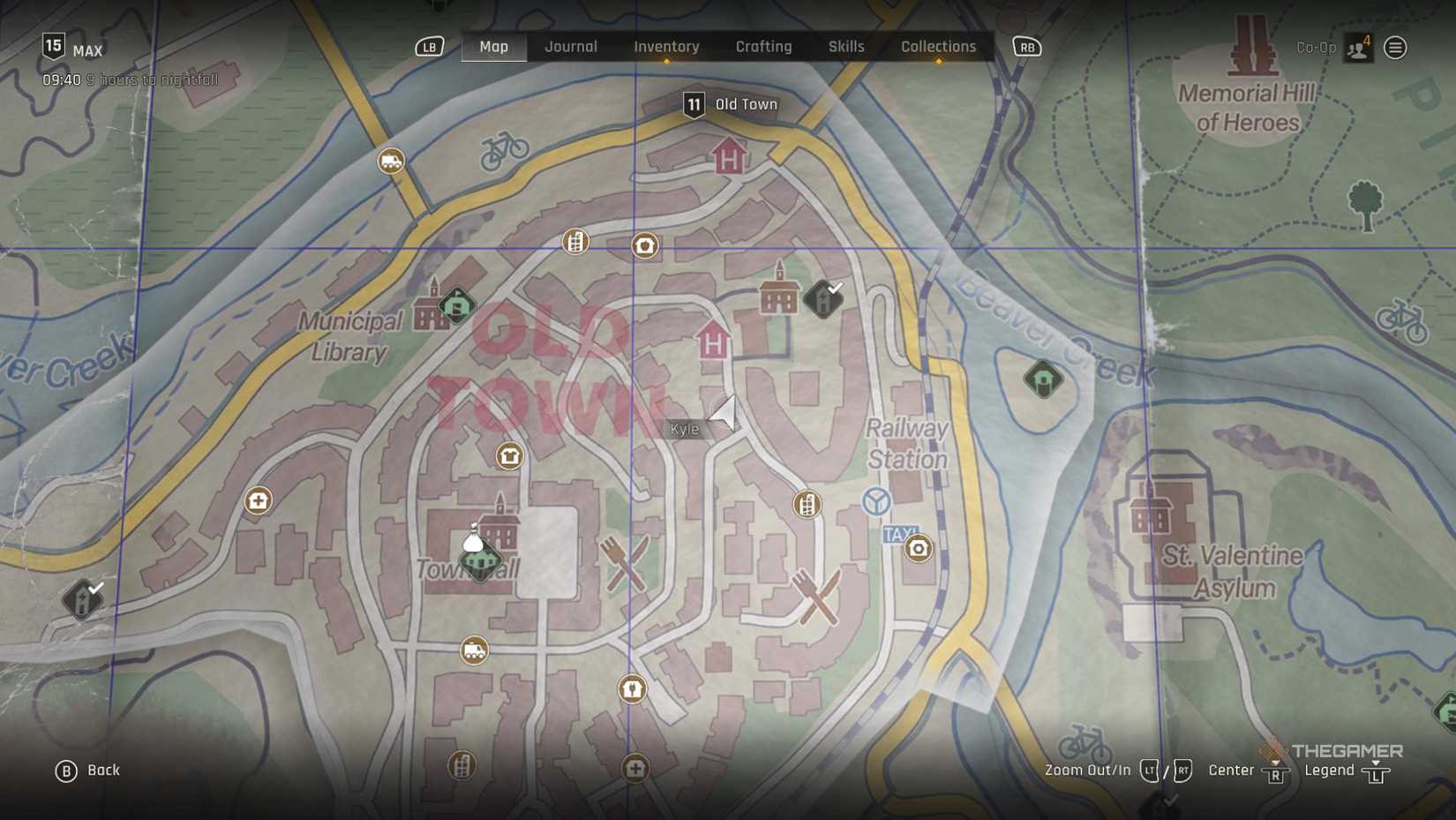Select the marker beside the TAXI label

click(918, 548)
